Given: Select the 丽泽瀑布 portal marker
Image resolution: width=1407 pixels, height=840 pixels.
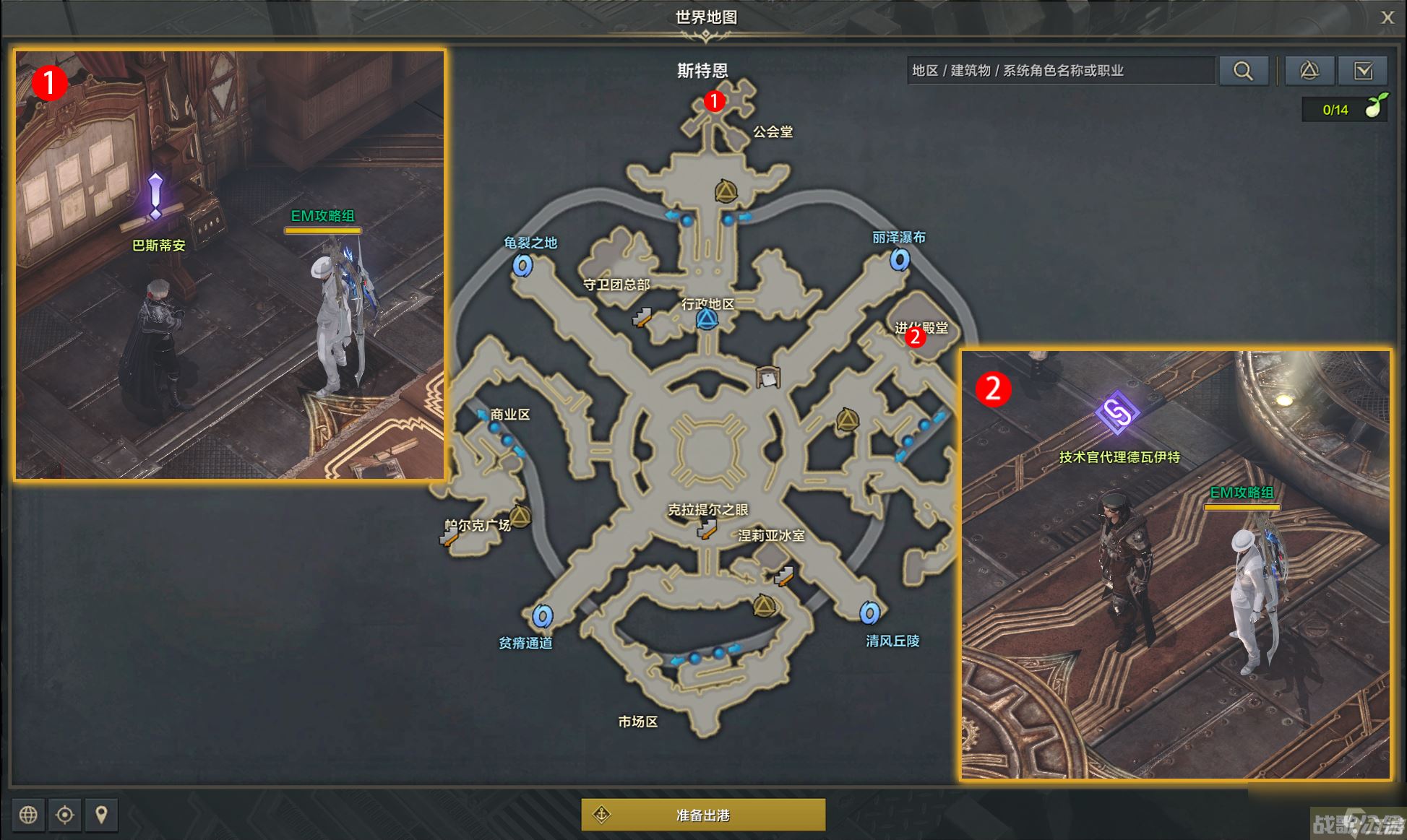Looking at the screenshot, I should 899,259.
